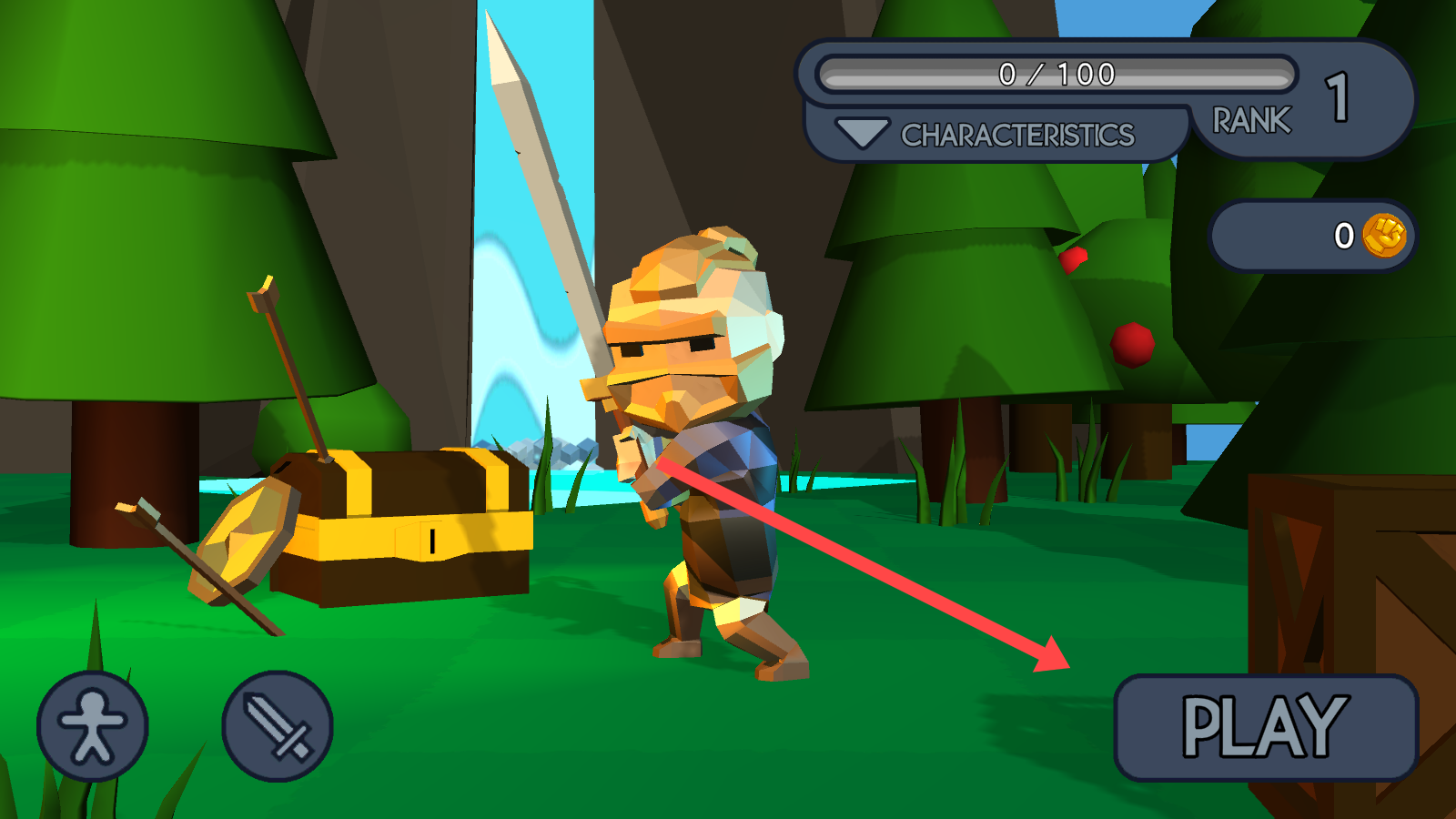Image resolution: width=1456 pixels, height=819 pixels.
Task: Open the sword weapon selection icon
Action: pos(278,726)
